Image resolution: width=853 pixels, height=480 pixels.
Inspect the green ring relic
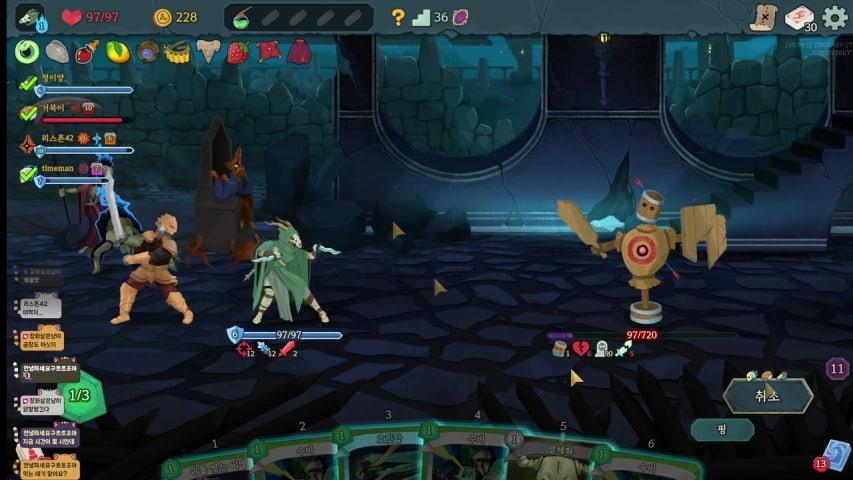pyautogui.click(x=27, y=52)
